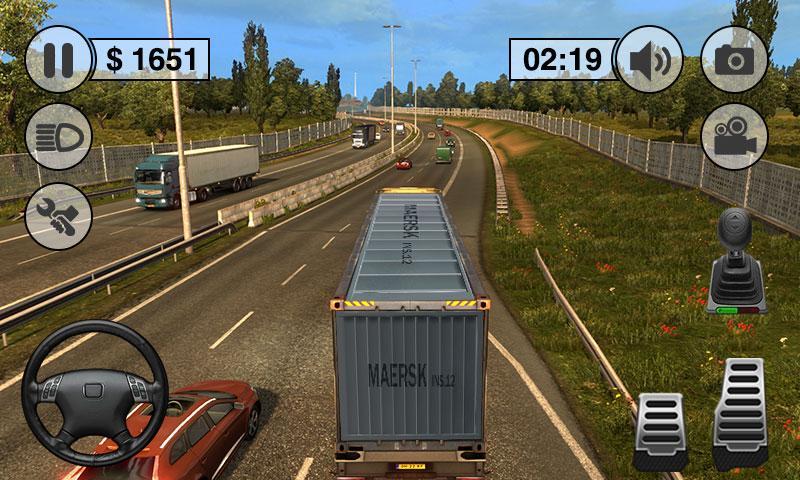Pause the game

click(59, 59)
